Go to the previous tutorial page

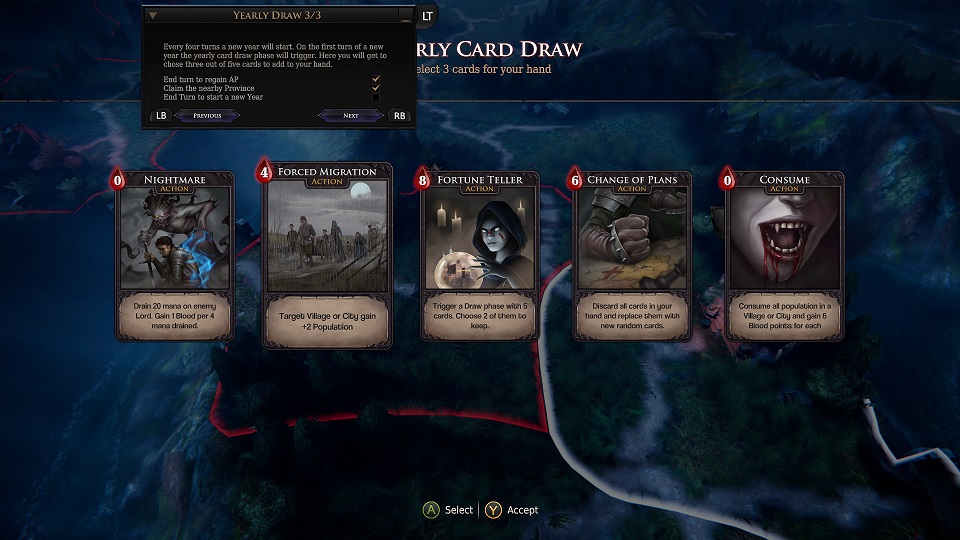click(207, 115)
